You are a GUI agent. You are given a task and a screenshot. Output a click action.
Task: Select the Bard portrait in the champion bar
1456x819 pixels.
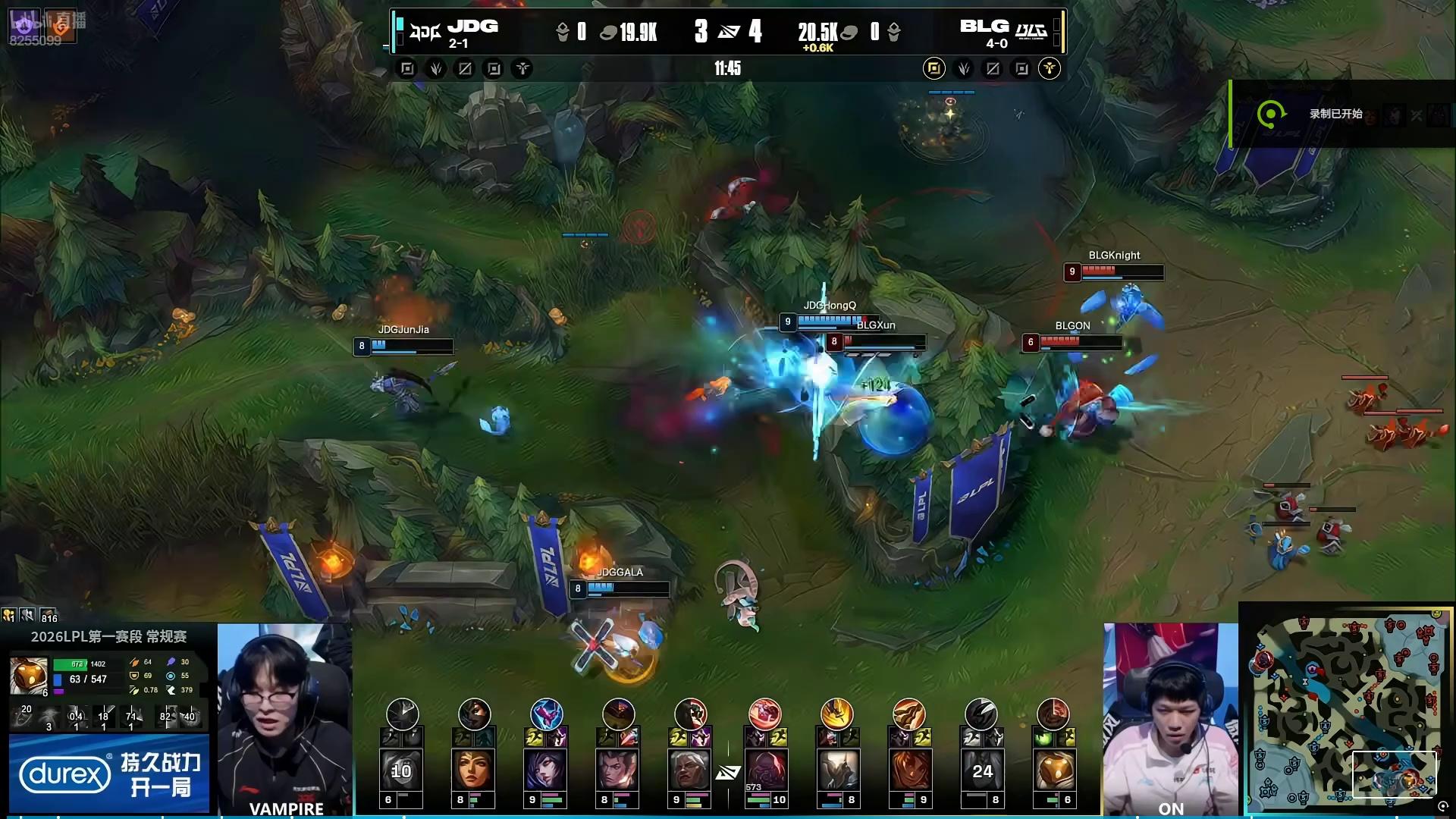click(1054, 771)
